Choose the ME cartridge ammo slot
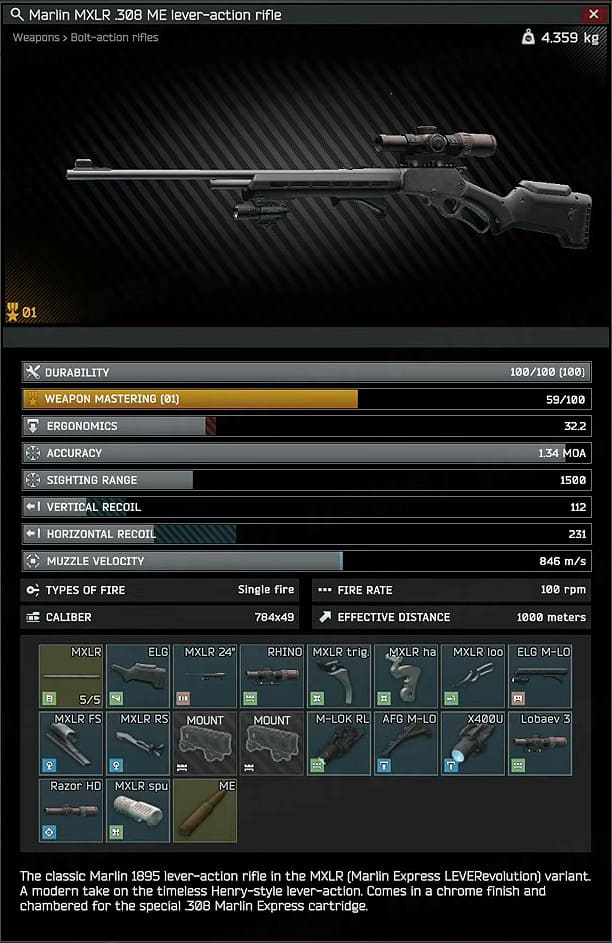 pyautogui.click(x=205, y=810)
